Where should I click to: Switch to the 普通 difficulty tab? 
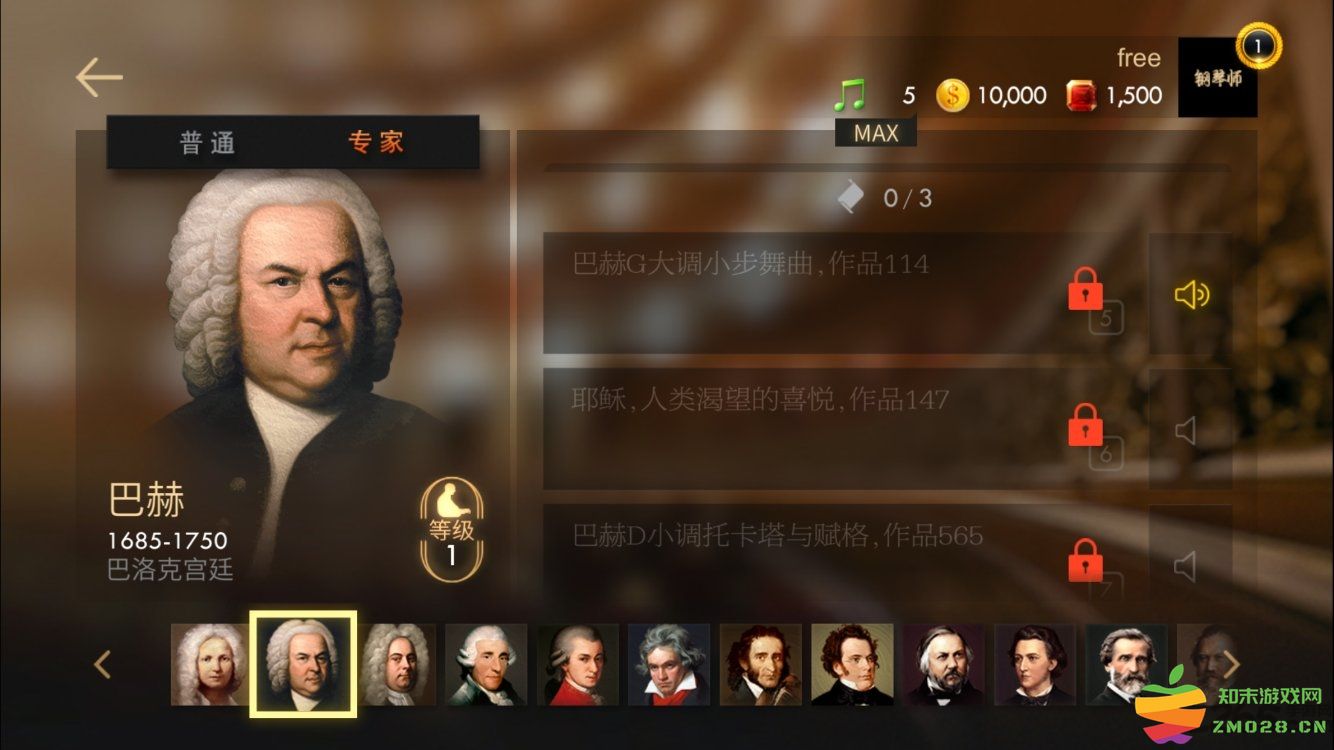pos(207,143)
